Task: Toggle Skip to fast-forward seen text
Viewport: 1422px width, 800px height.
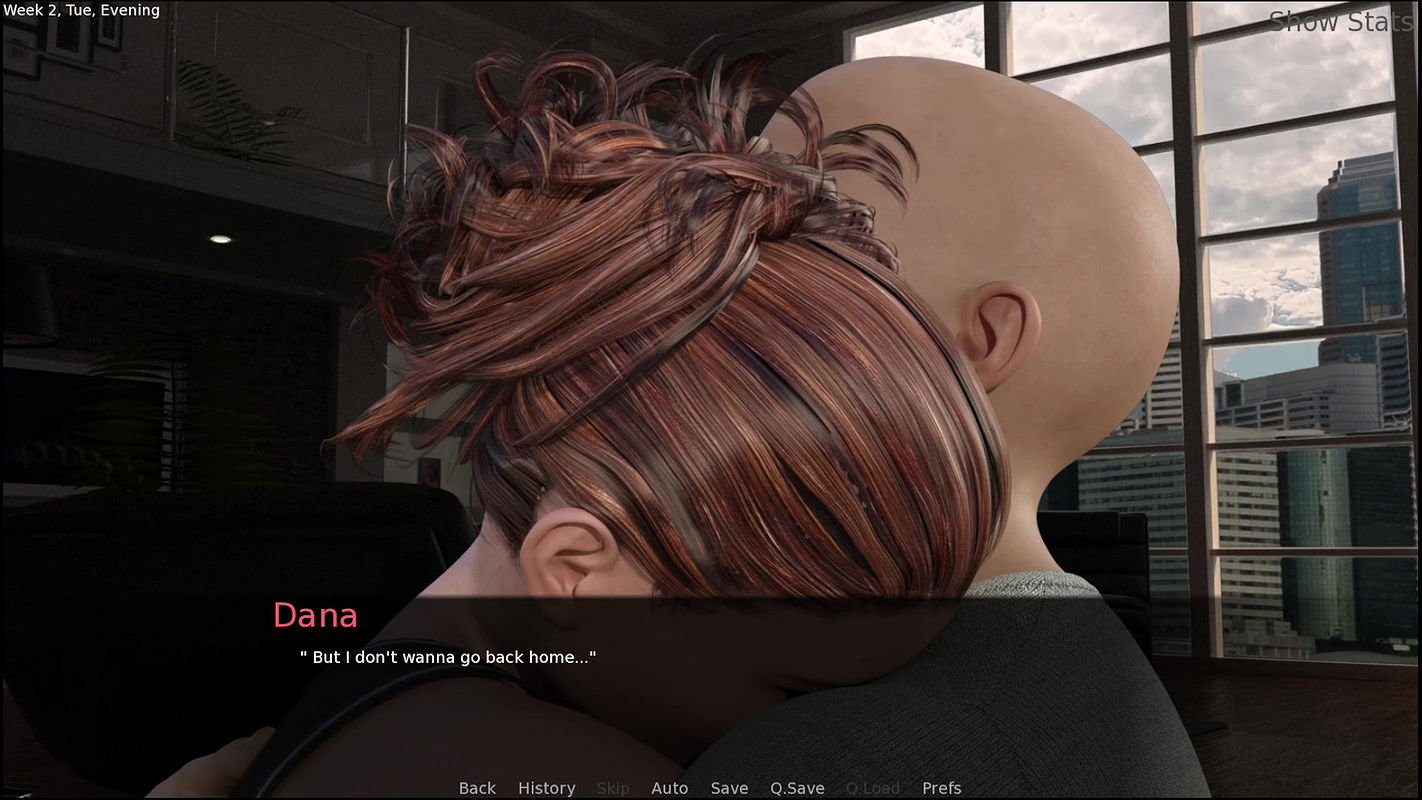Action: coord(613,788)
